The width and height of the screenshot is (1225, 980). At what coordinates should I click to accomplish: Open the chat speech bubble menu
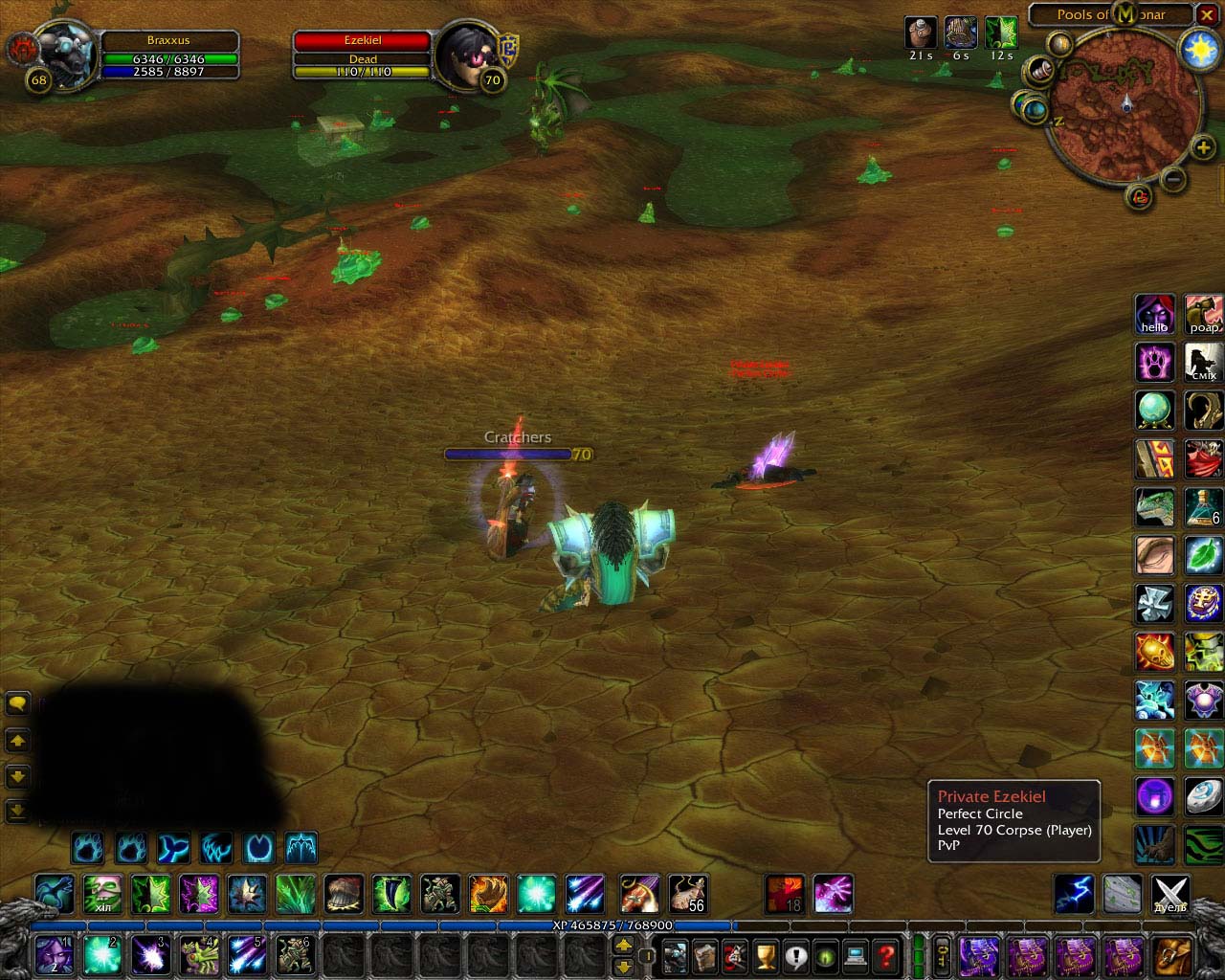[x=17, y=703]
